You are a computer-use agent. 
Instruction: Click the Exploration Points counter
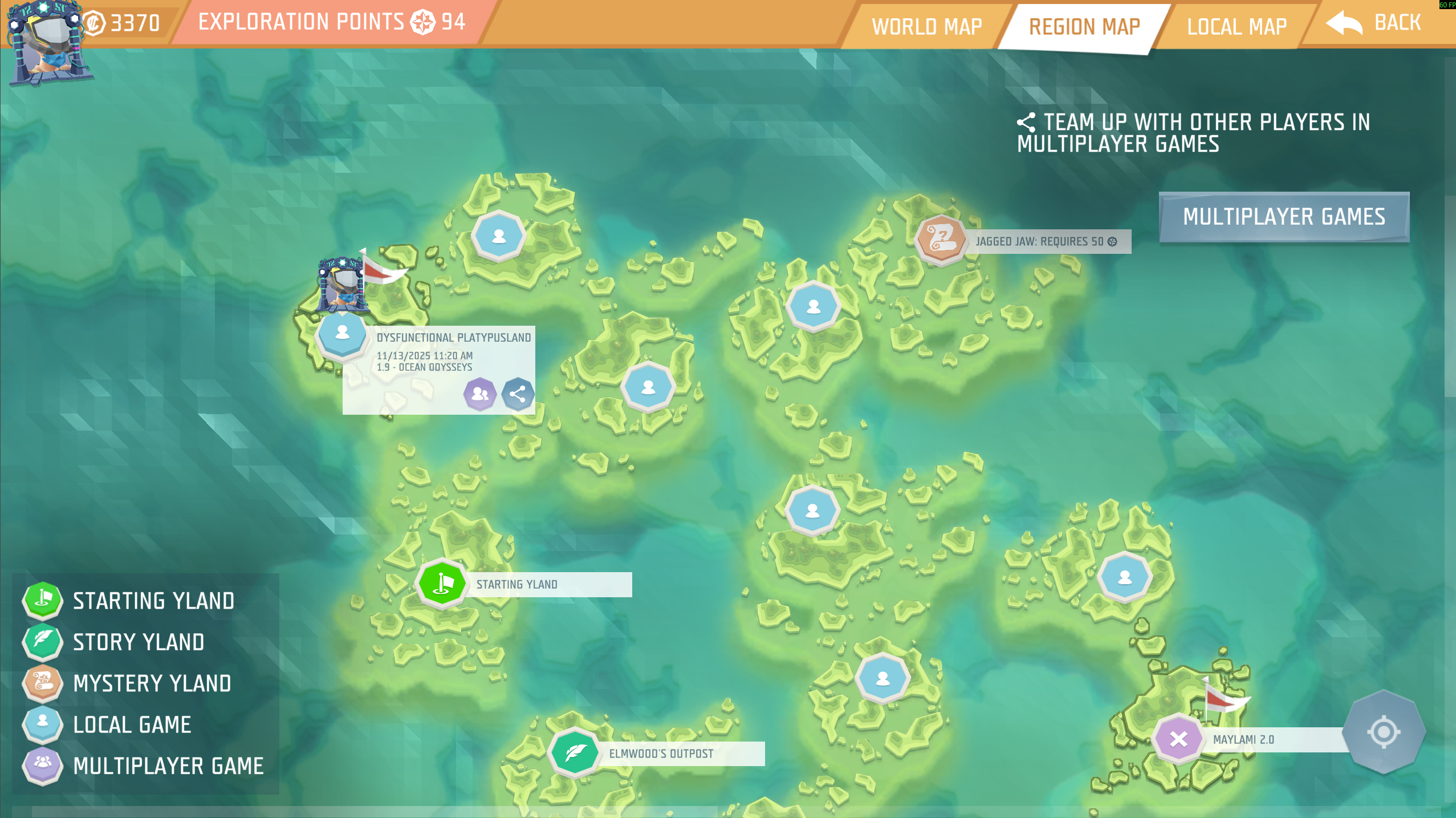pyautogui.click(x=331, y=22)
